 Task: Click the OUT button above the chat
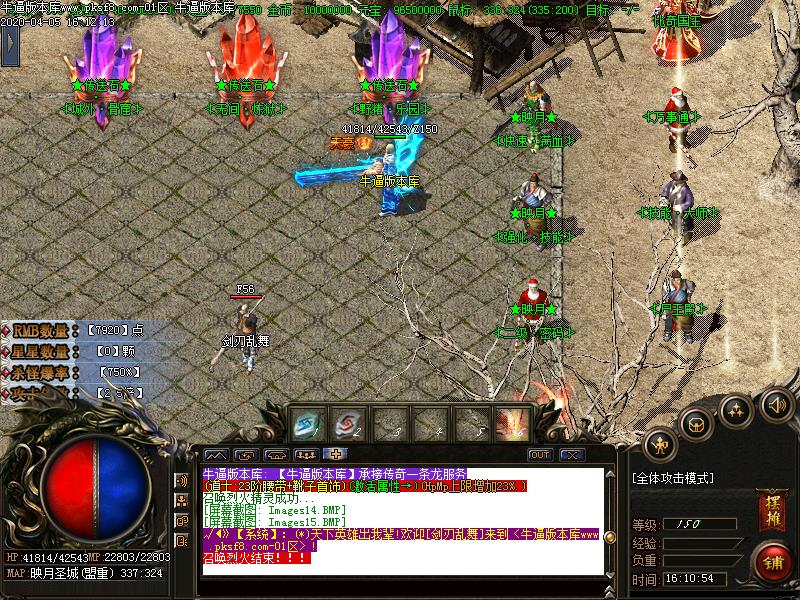point(540,455)
